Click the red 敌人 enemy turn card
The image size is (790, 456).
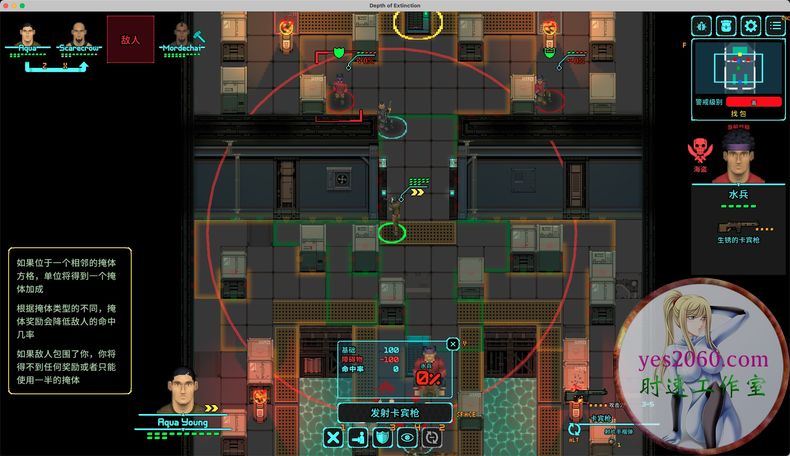click(130, 39)
